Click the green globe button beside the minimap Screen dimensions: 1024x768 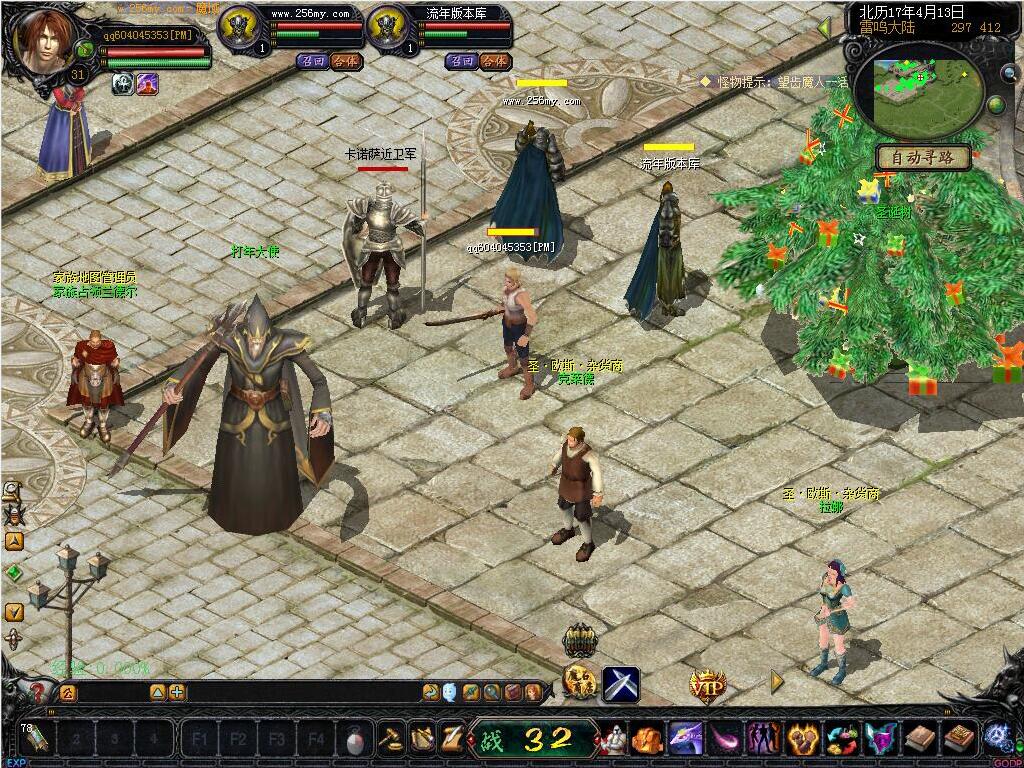(997, 105)
